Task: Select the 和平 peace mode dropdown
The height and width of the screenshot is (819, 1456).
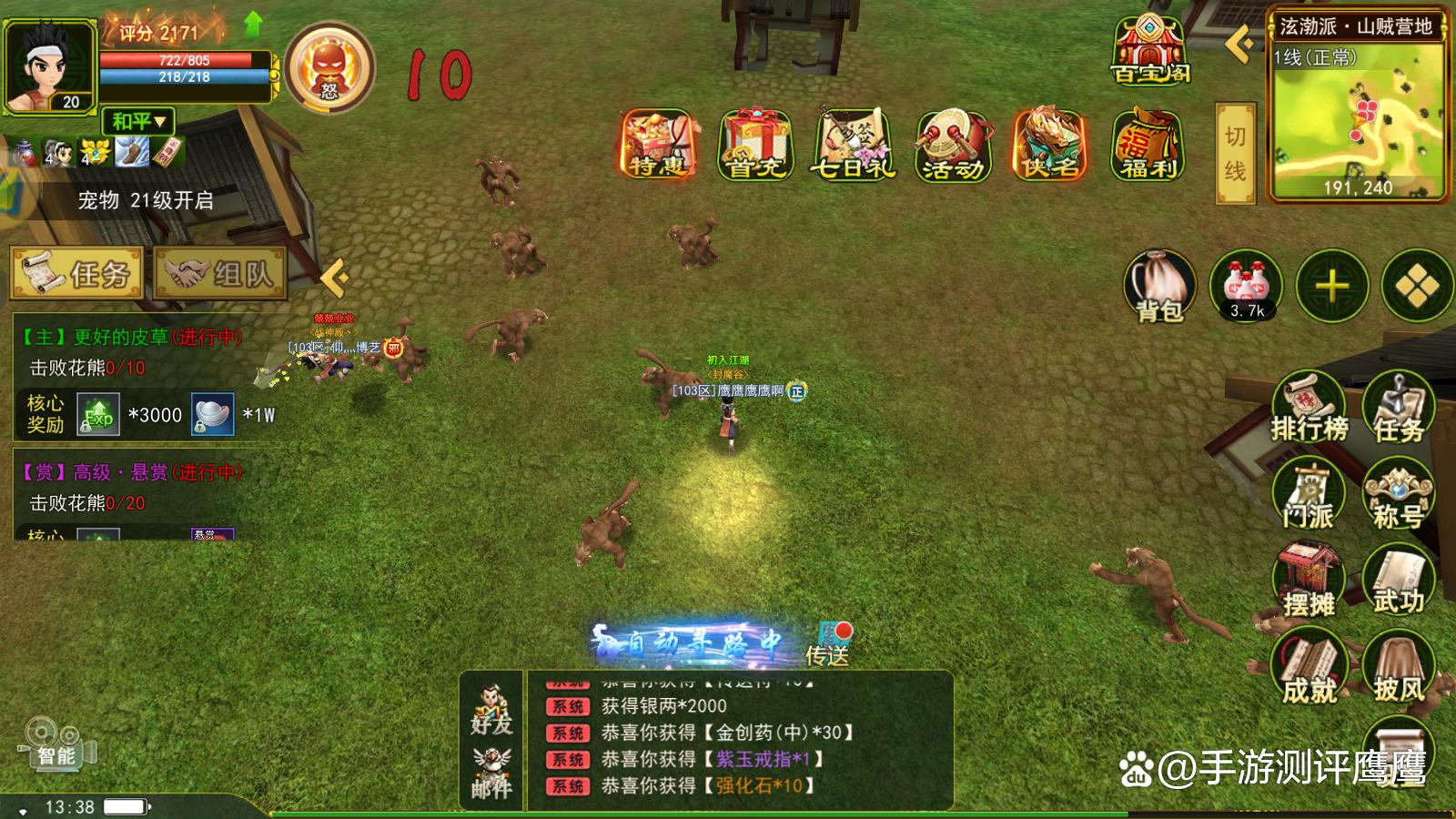Action: (x=139, y=121)
